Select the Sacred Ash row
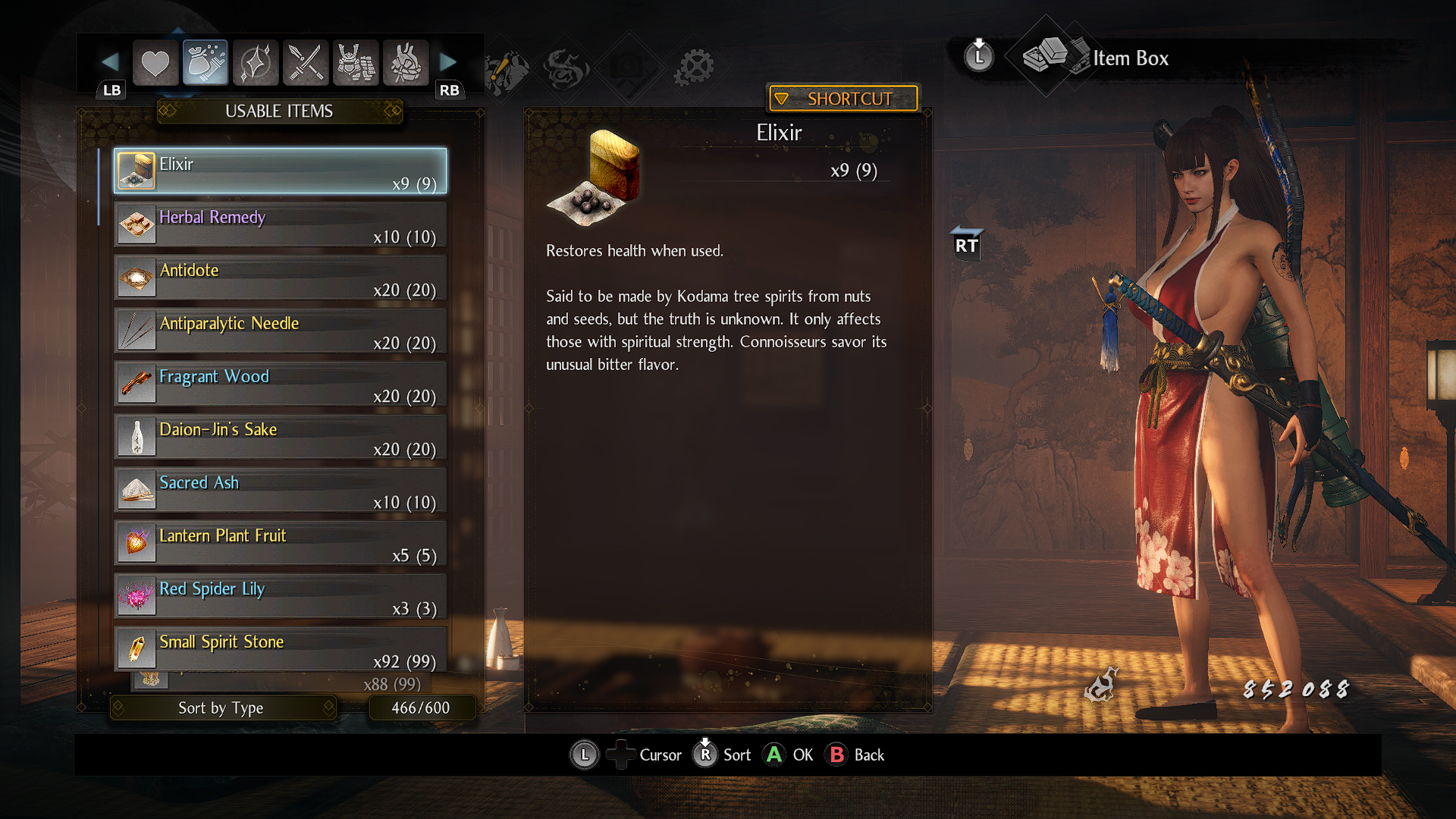The width and height of the screenshot is (1456, 819). coord(280,490)
